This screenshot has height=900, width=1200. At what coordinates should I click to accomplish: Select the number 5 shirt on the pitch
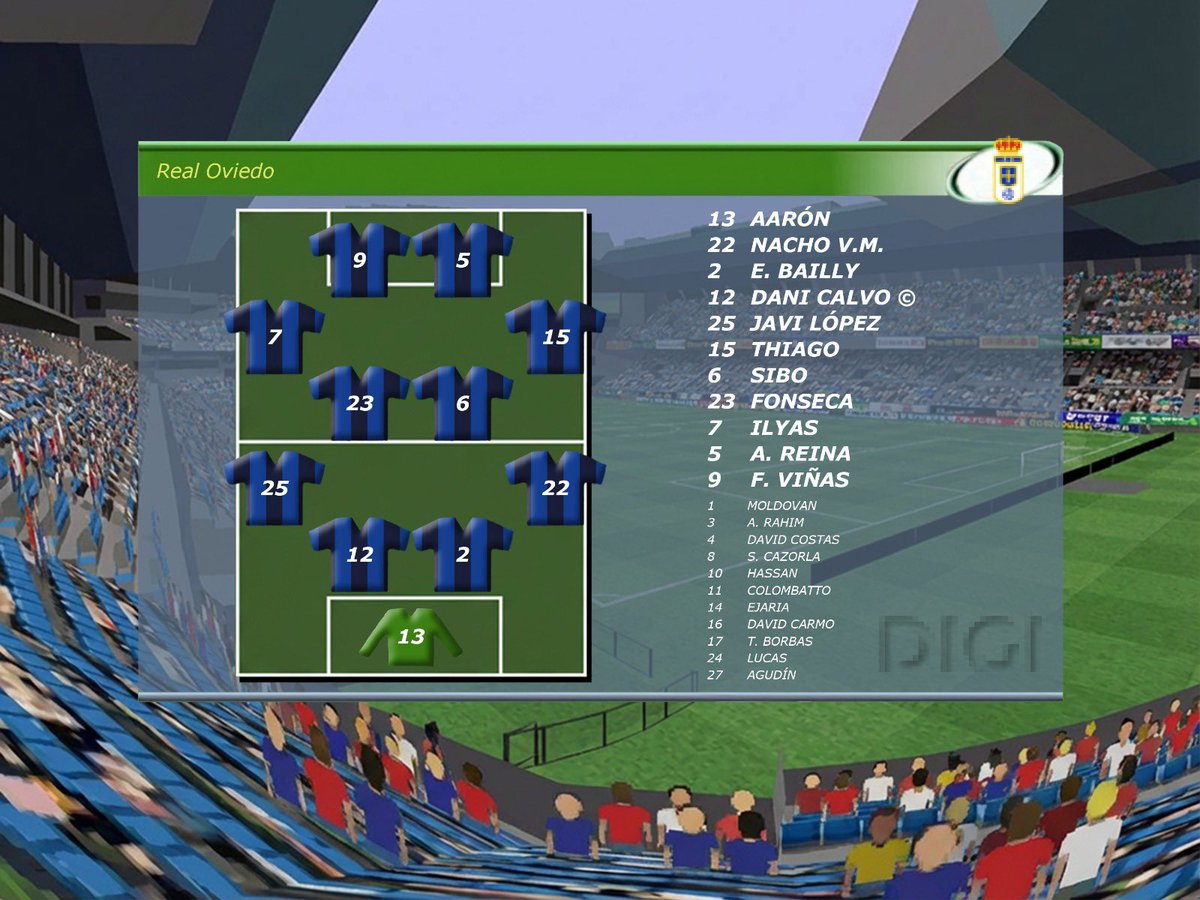462,260
